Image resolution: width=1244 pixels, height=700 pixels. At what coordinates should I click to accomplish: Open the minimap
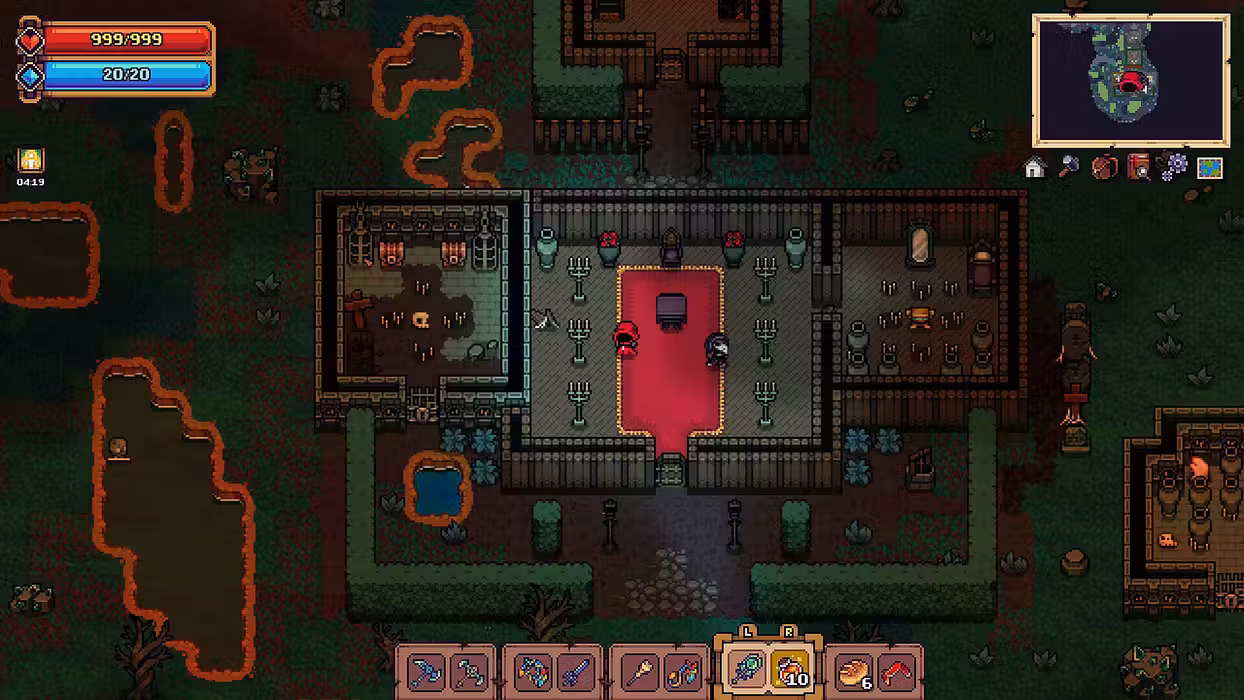click(x=1131, y=80)
